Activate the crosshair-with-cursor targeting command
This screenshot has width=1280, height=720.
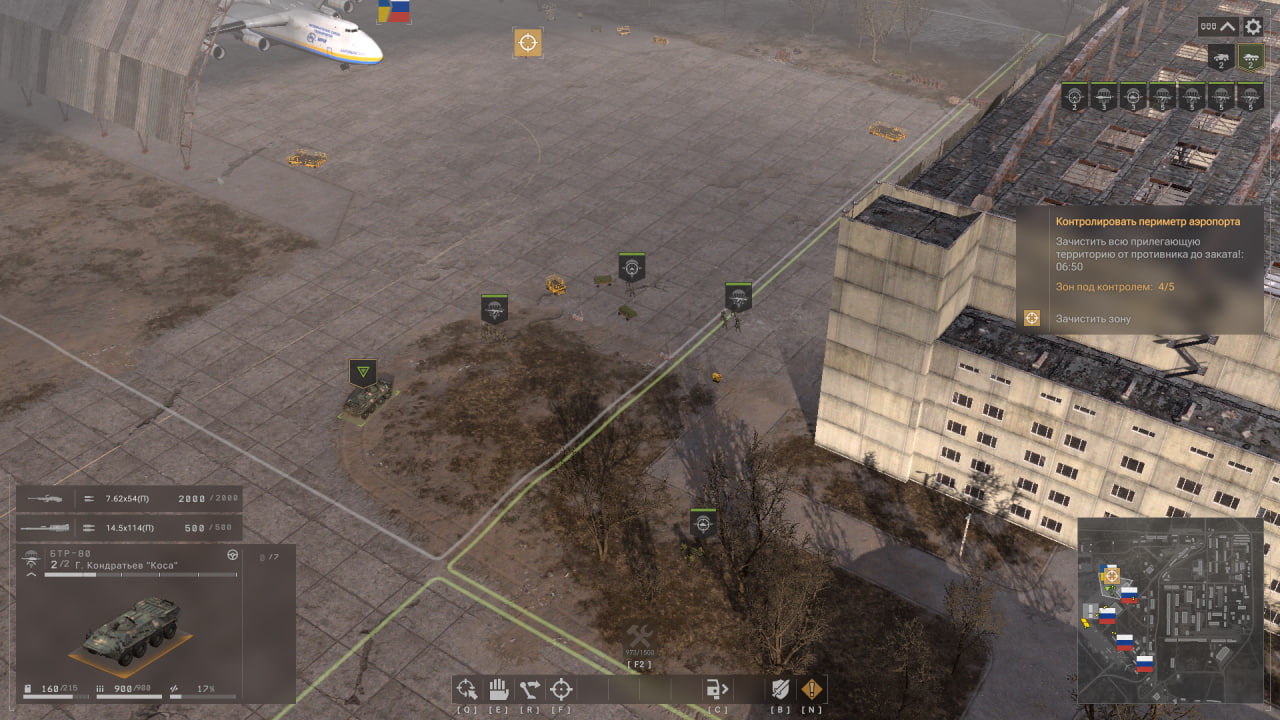467,689
